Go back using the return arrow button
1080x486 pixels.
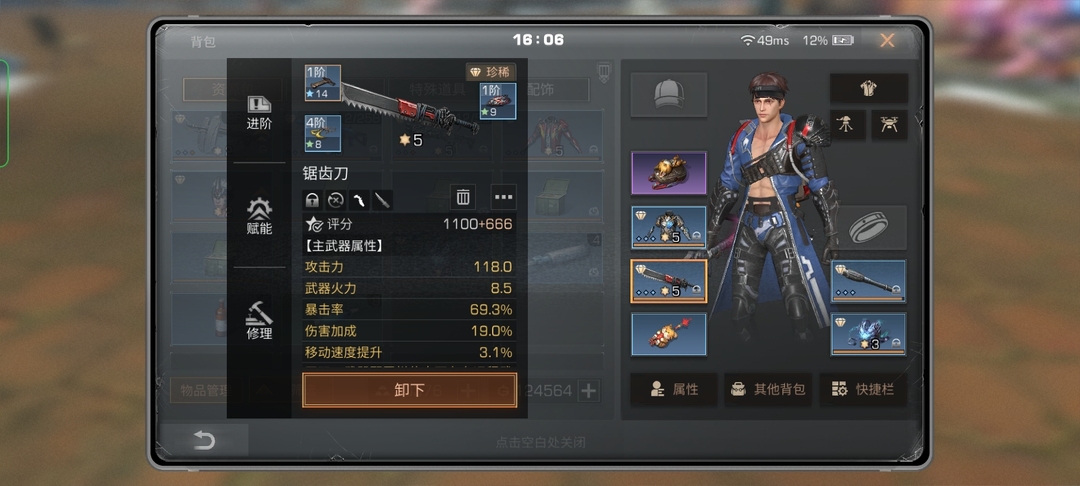coord(204,440)
